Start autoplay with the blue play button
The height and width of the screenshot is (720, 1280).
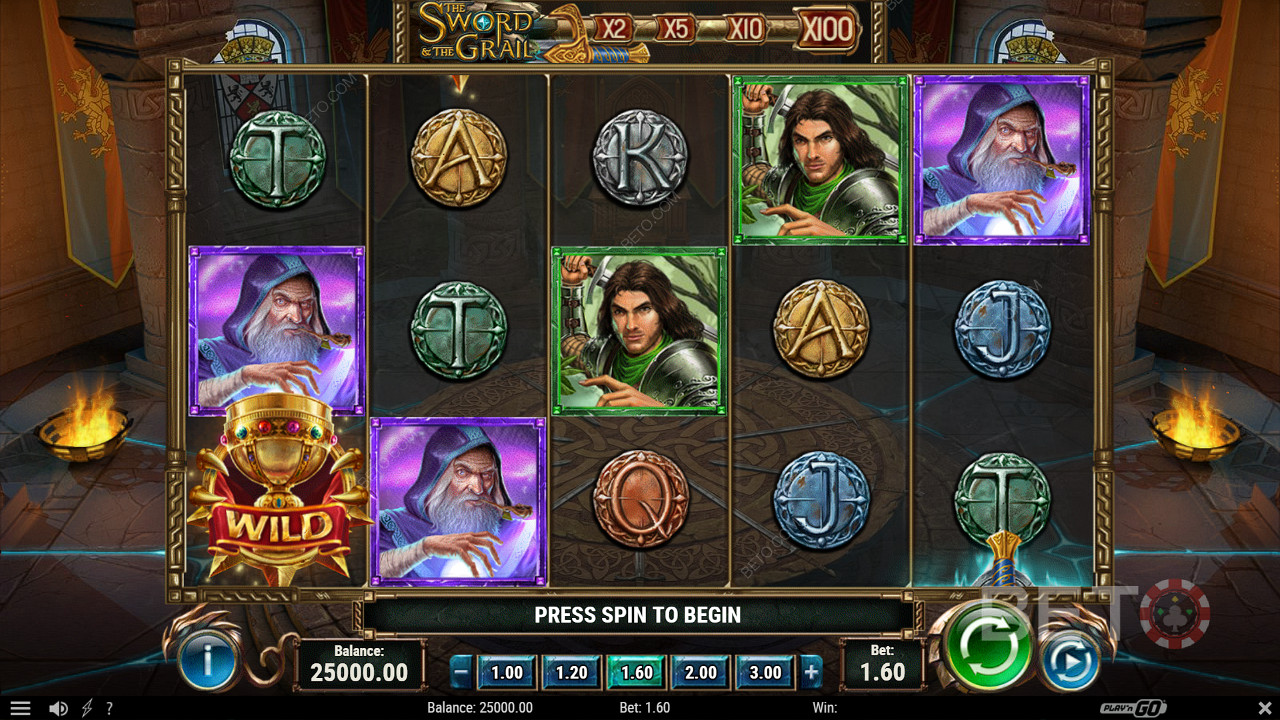coord(1070,661)
